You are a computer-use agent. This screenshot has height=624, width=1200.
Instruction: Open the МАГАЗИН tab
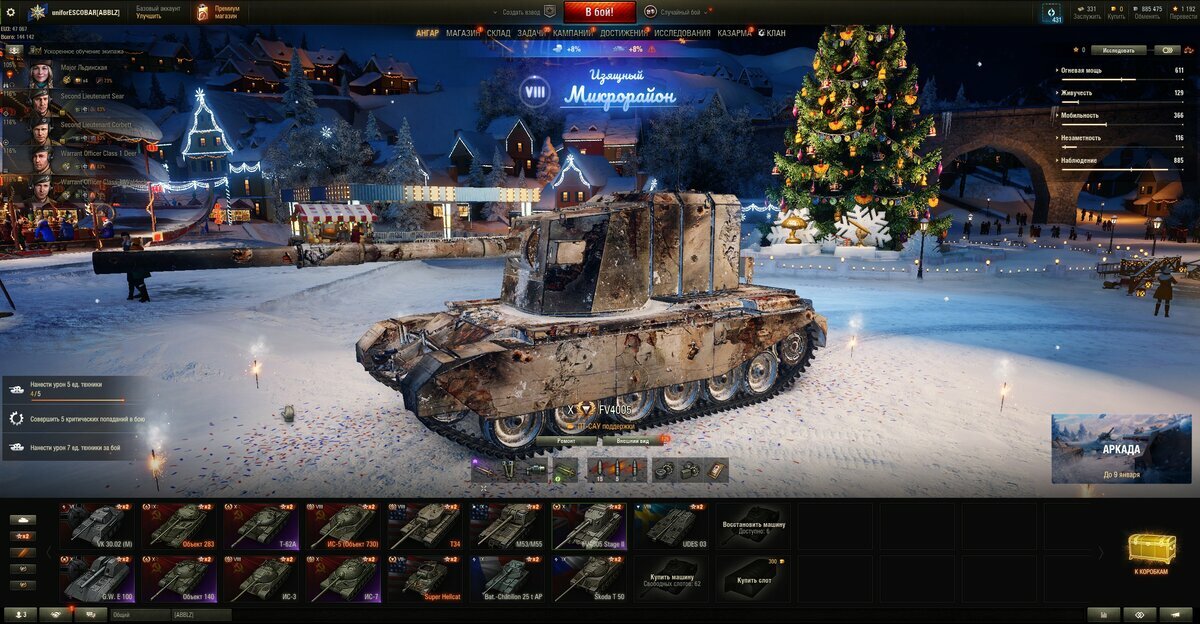click(x=463, y=33)
